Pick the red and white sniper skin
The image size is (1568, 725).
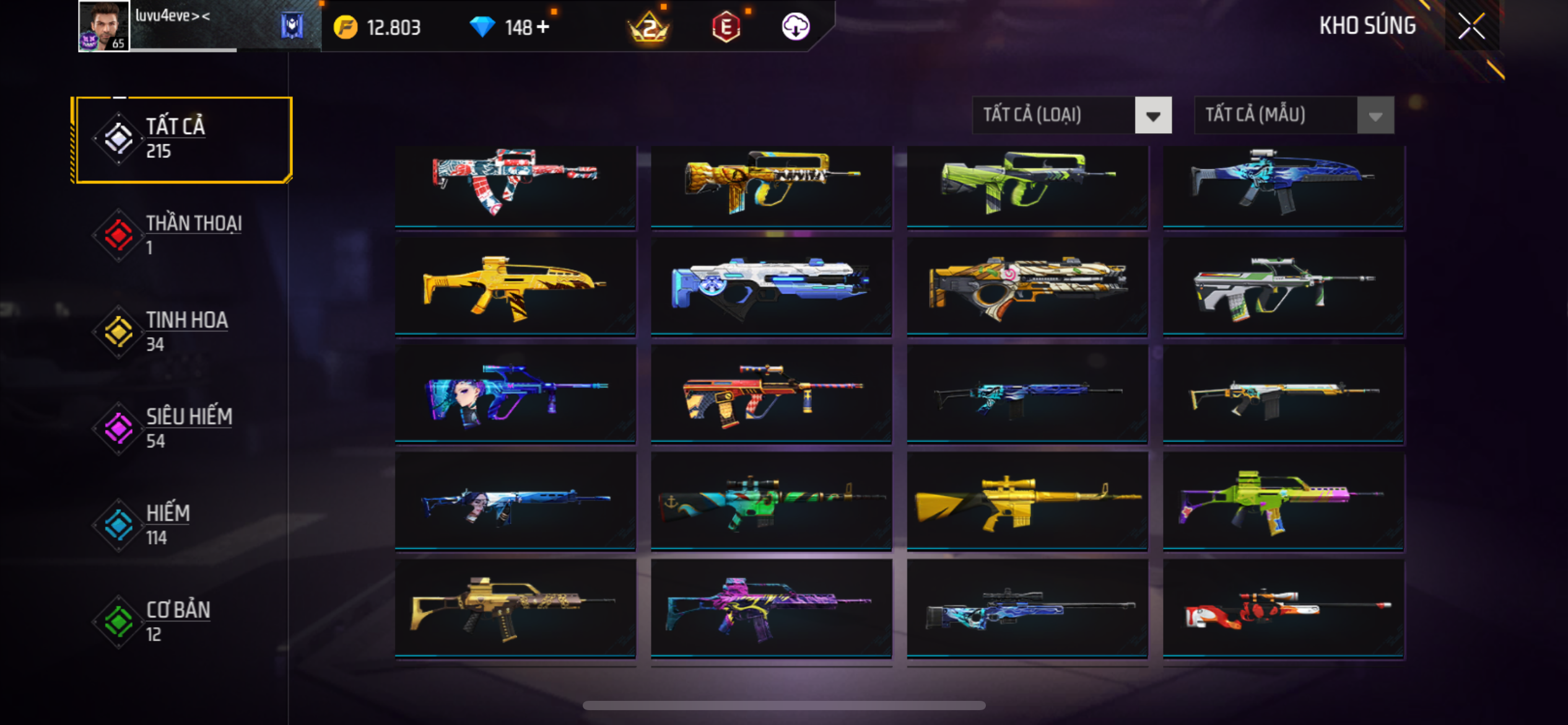coord(1283,609)
